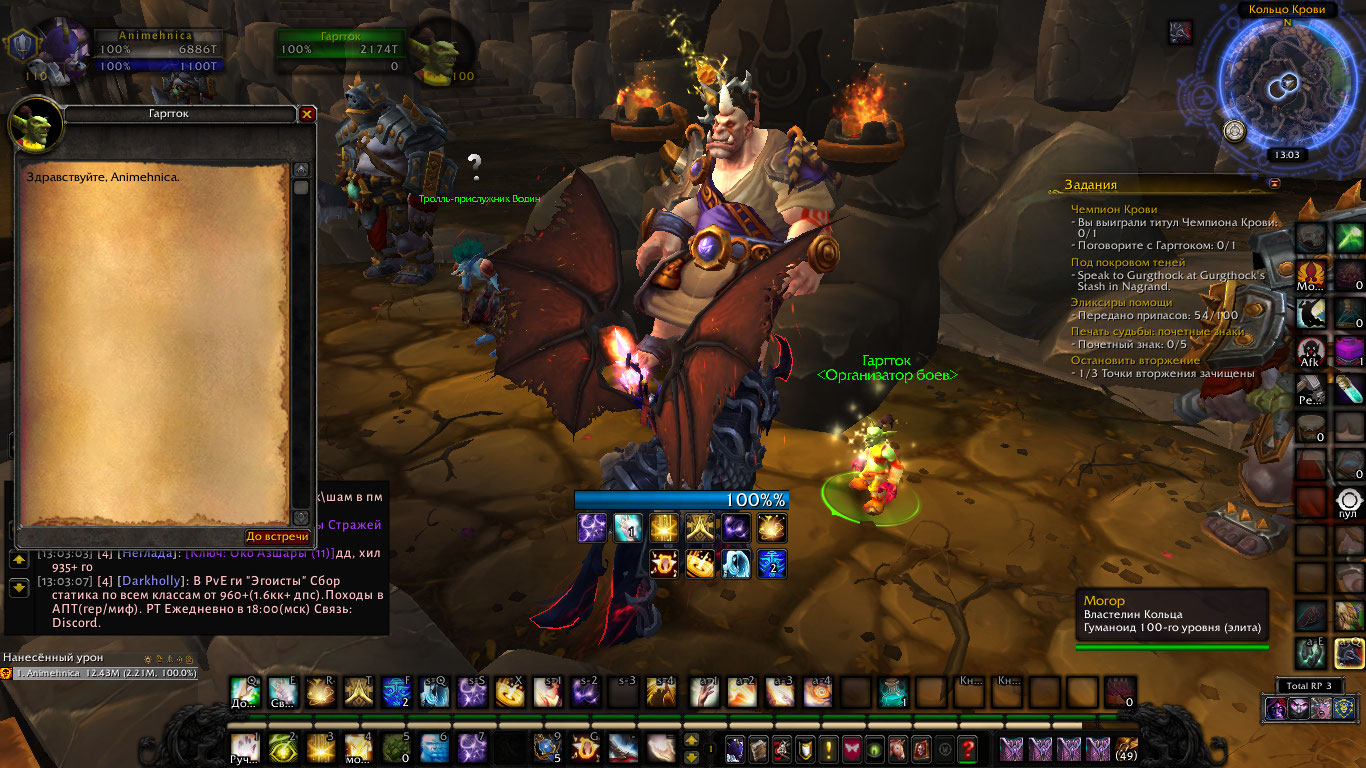
Task: Click the Afk macro button
Action: point(1311,352)
